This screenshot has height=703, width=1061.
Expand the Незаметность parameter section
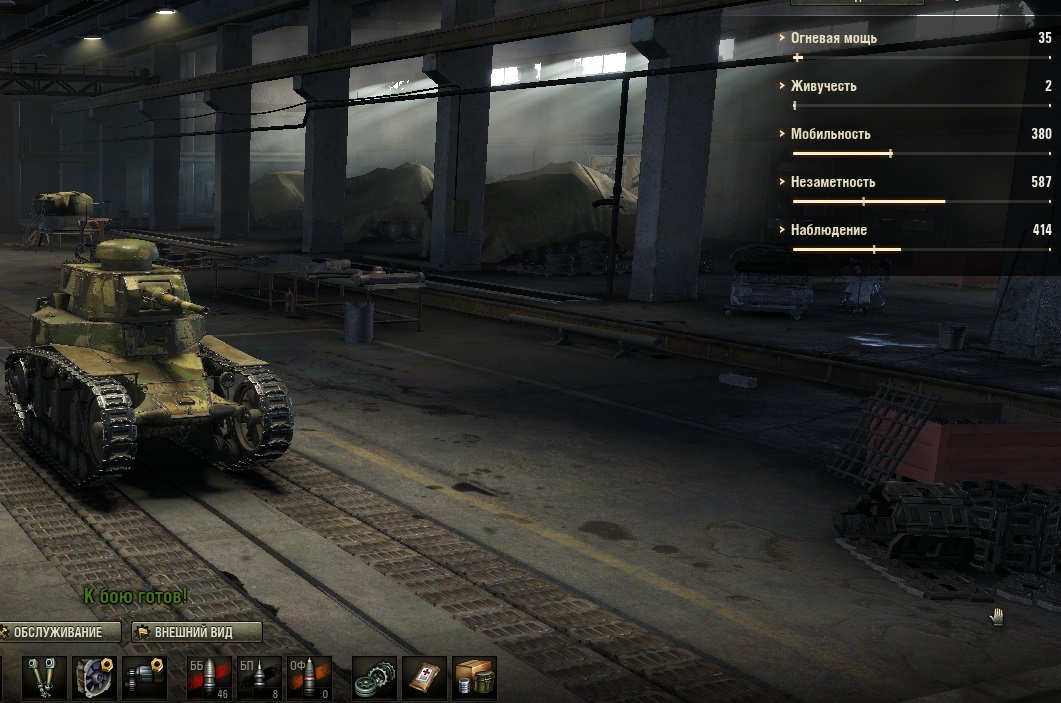pos(832,182)
